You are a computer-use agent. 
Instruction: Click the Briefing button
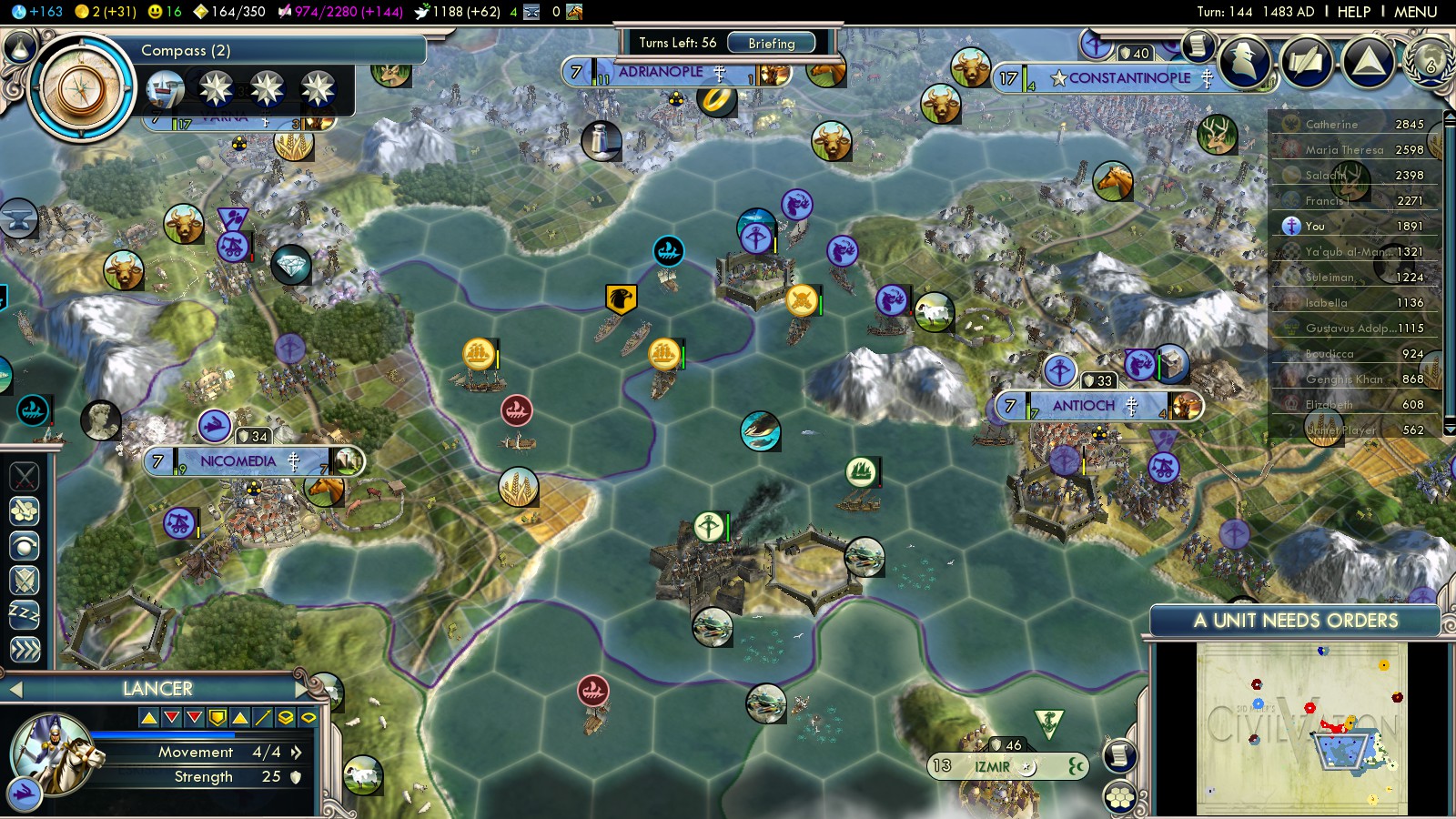[x=773, y=43]
